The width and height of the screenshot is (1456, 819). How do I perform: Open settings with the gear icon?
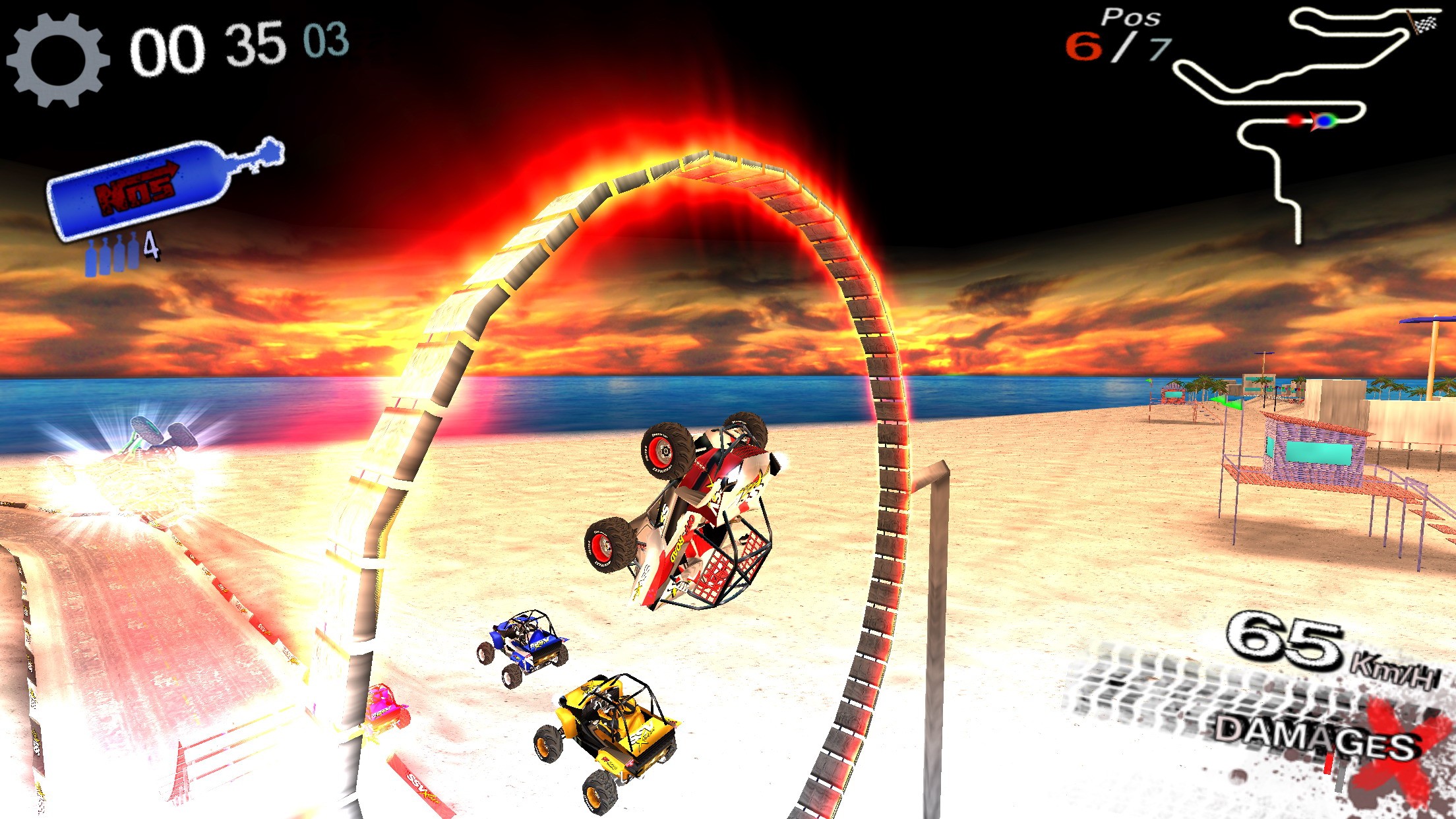(57, 60)
